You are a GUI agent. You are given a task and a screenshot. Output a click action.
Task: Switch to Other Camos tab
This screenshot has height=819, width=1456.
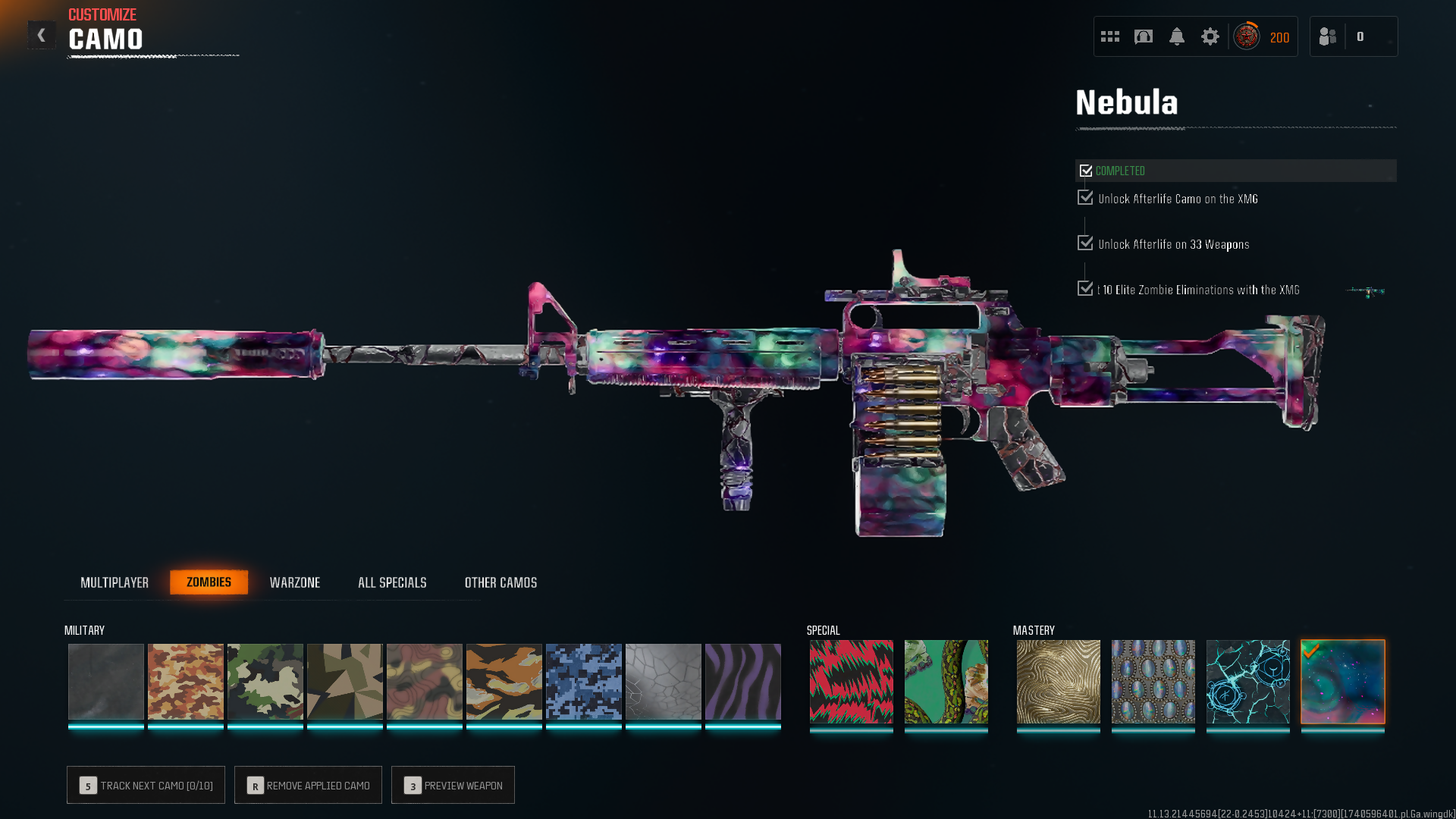[500, 582]
